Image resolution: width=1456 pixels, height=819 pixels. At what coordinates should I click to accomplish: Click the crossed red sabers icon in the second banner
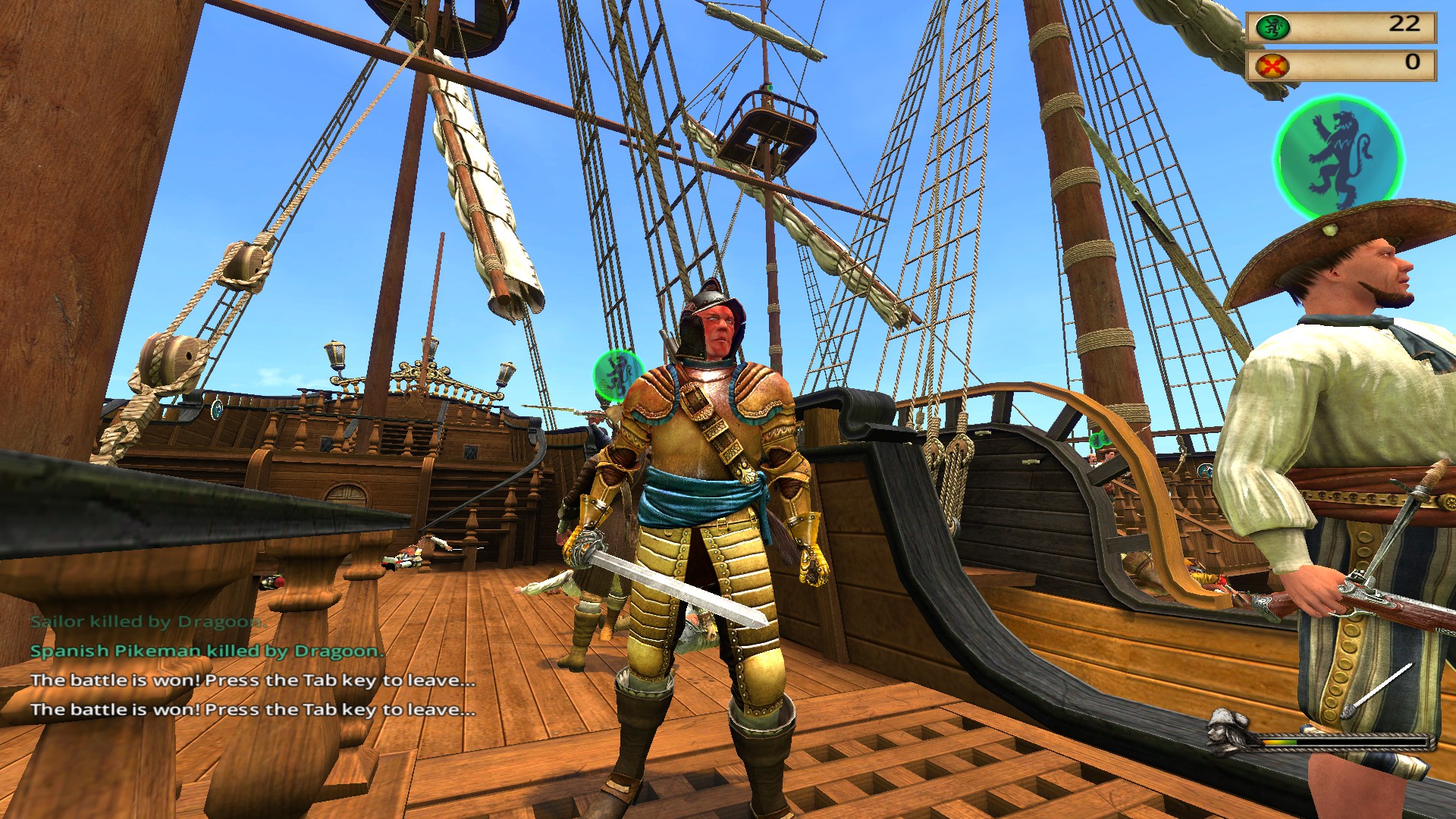pyautogui.click(x=1272, y=67)
